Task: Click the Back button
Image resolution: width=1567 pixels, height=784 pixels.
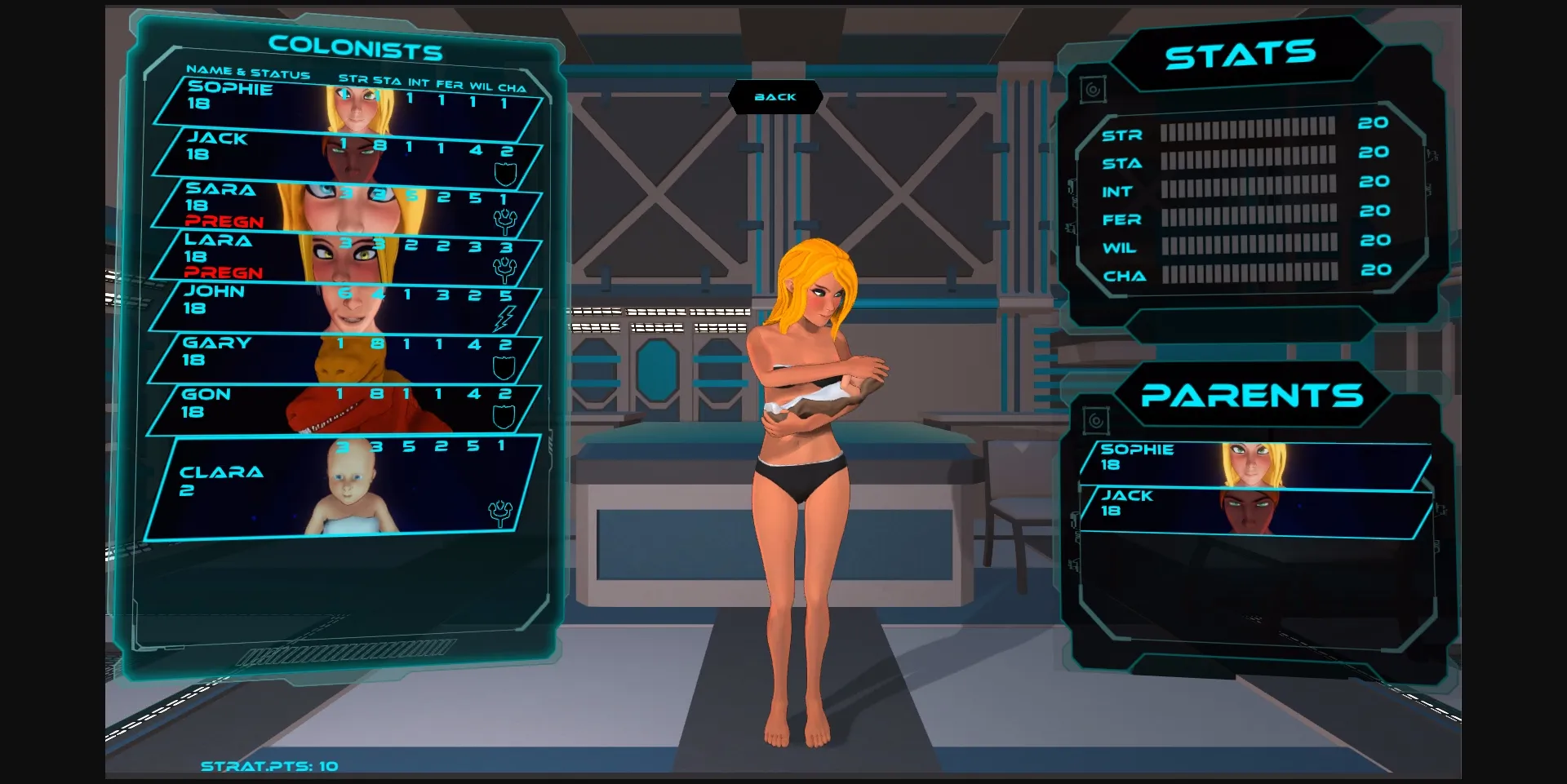Action: 775,97
